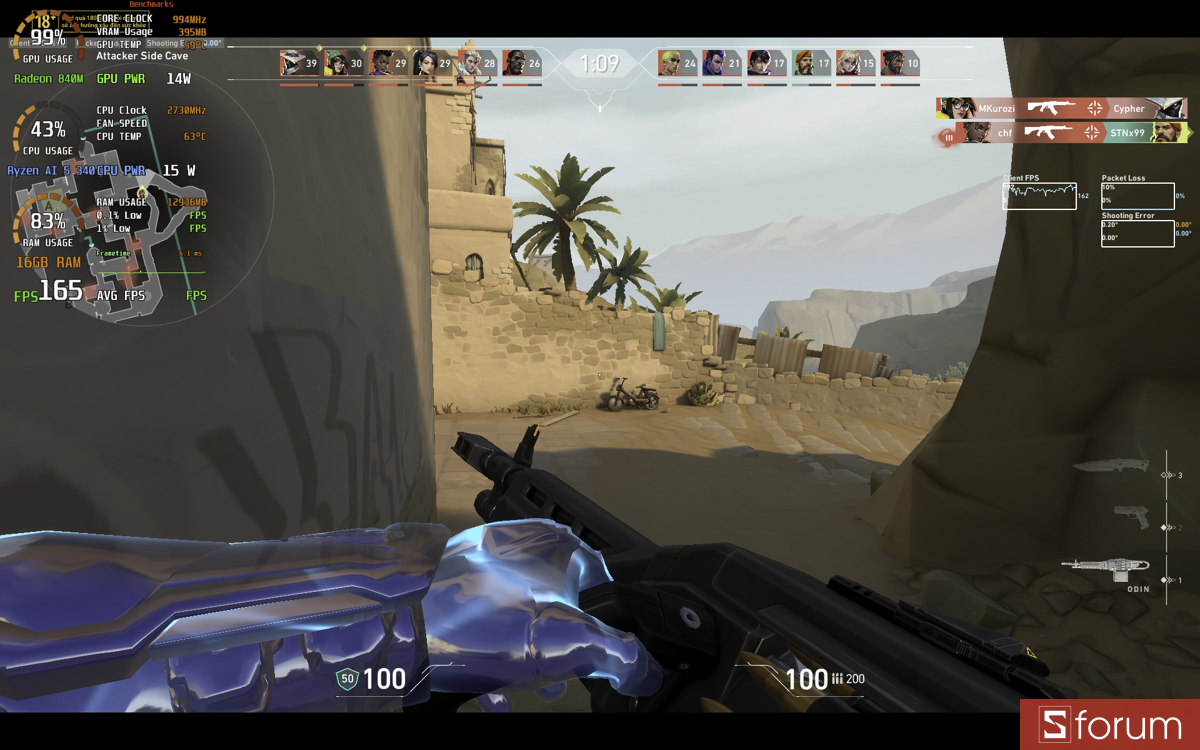Click the player portrait showing score 30
This screenshot has width=1200, height=750.
pyautogui.click(x=337, y=63)
